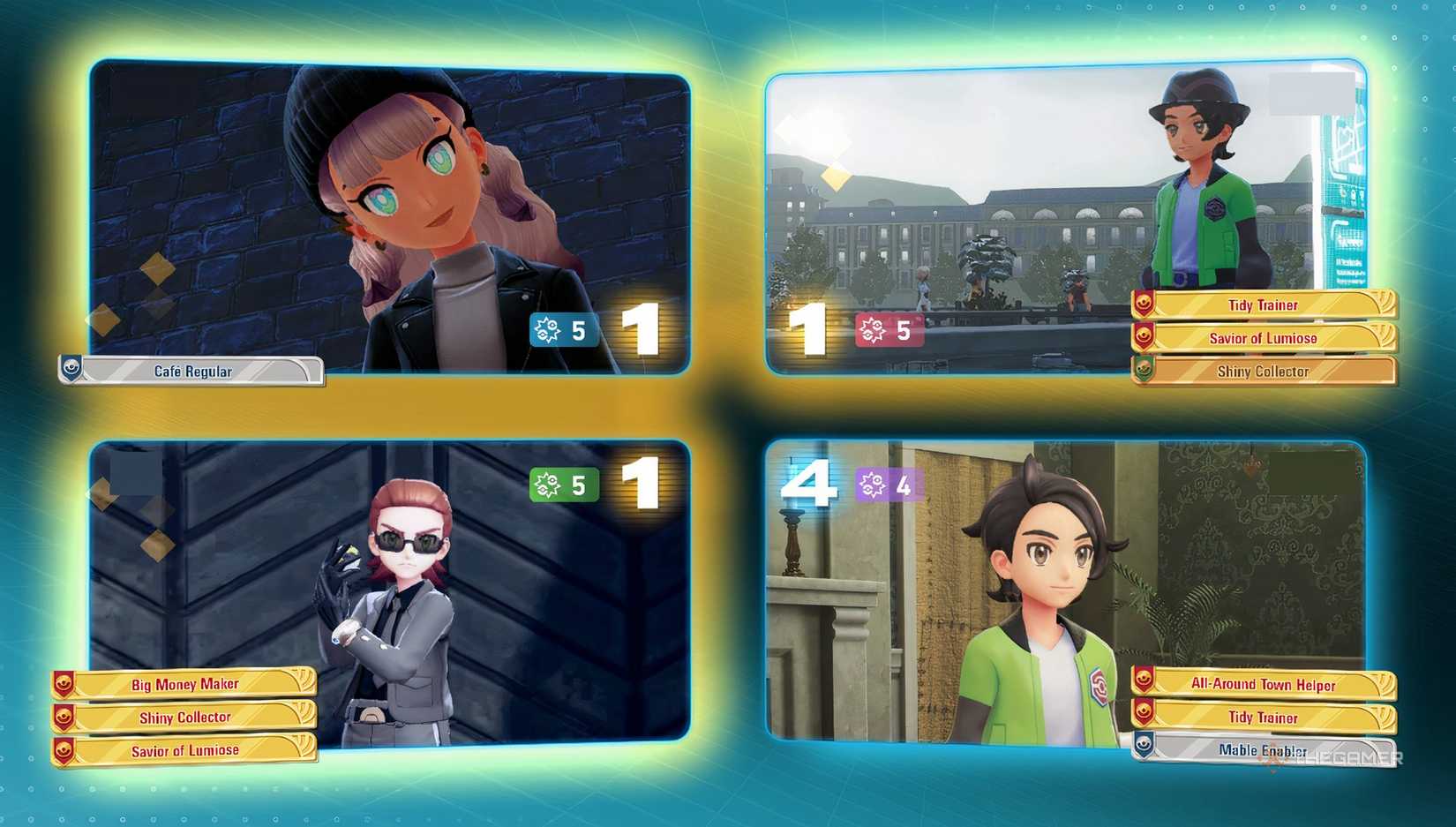Click the green sparkle counter showing 5
1456x827 pixels.
click(x=563, y=482)
